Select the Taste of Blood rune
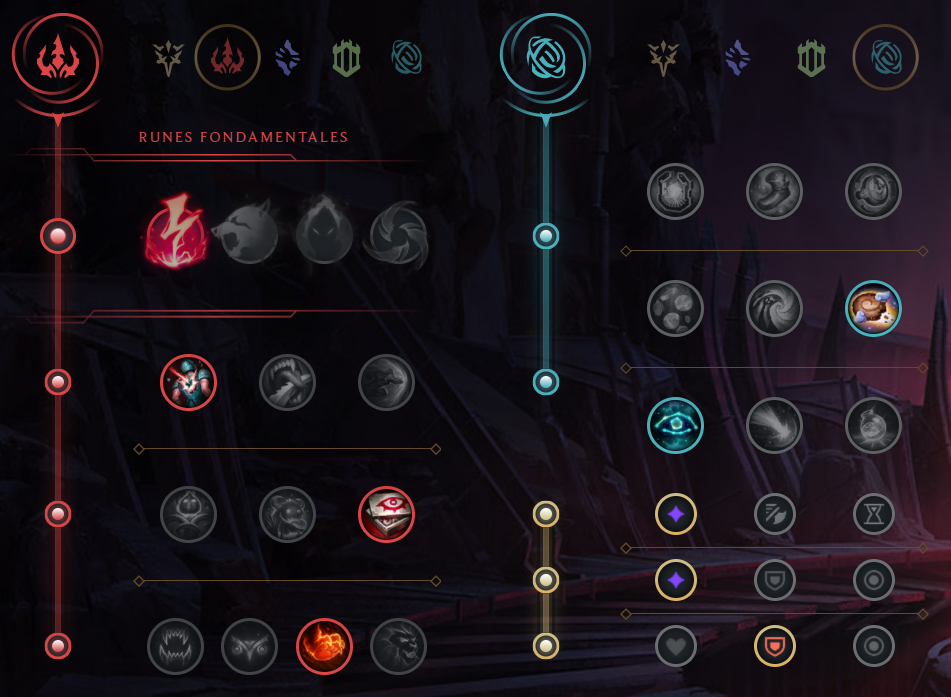 point(287,382)
